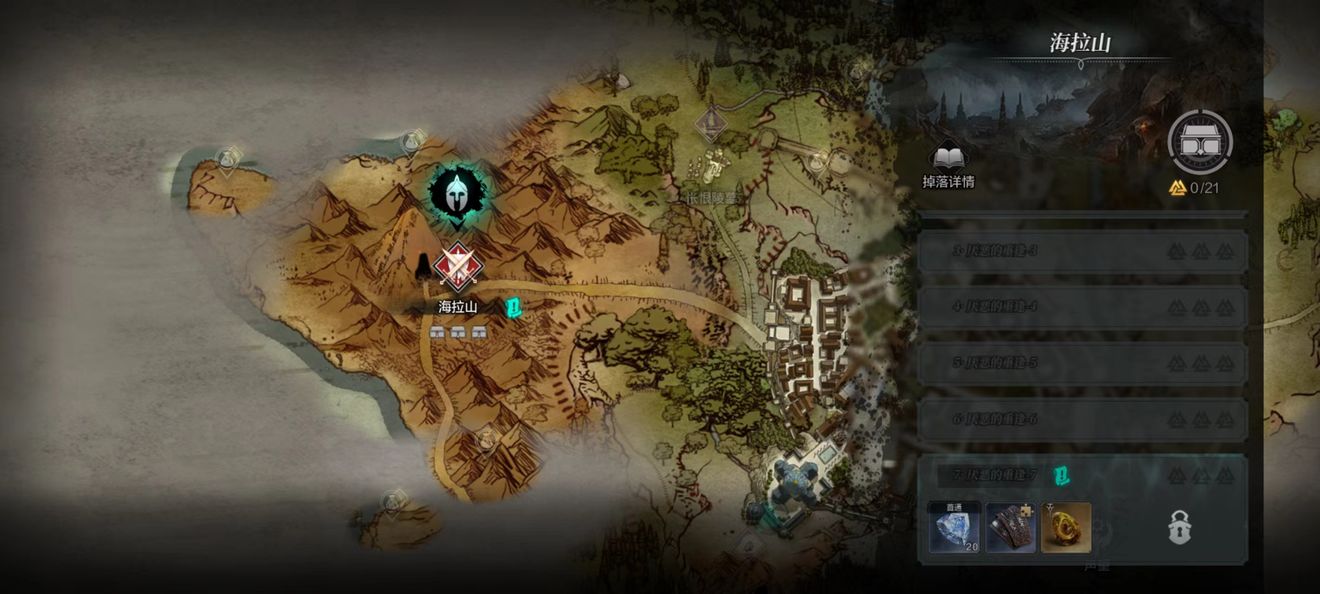Select the faded 长恨陵墓 map marker
This screenshot has height=594, width=1320.
click(711, 125)
